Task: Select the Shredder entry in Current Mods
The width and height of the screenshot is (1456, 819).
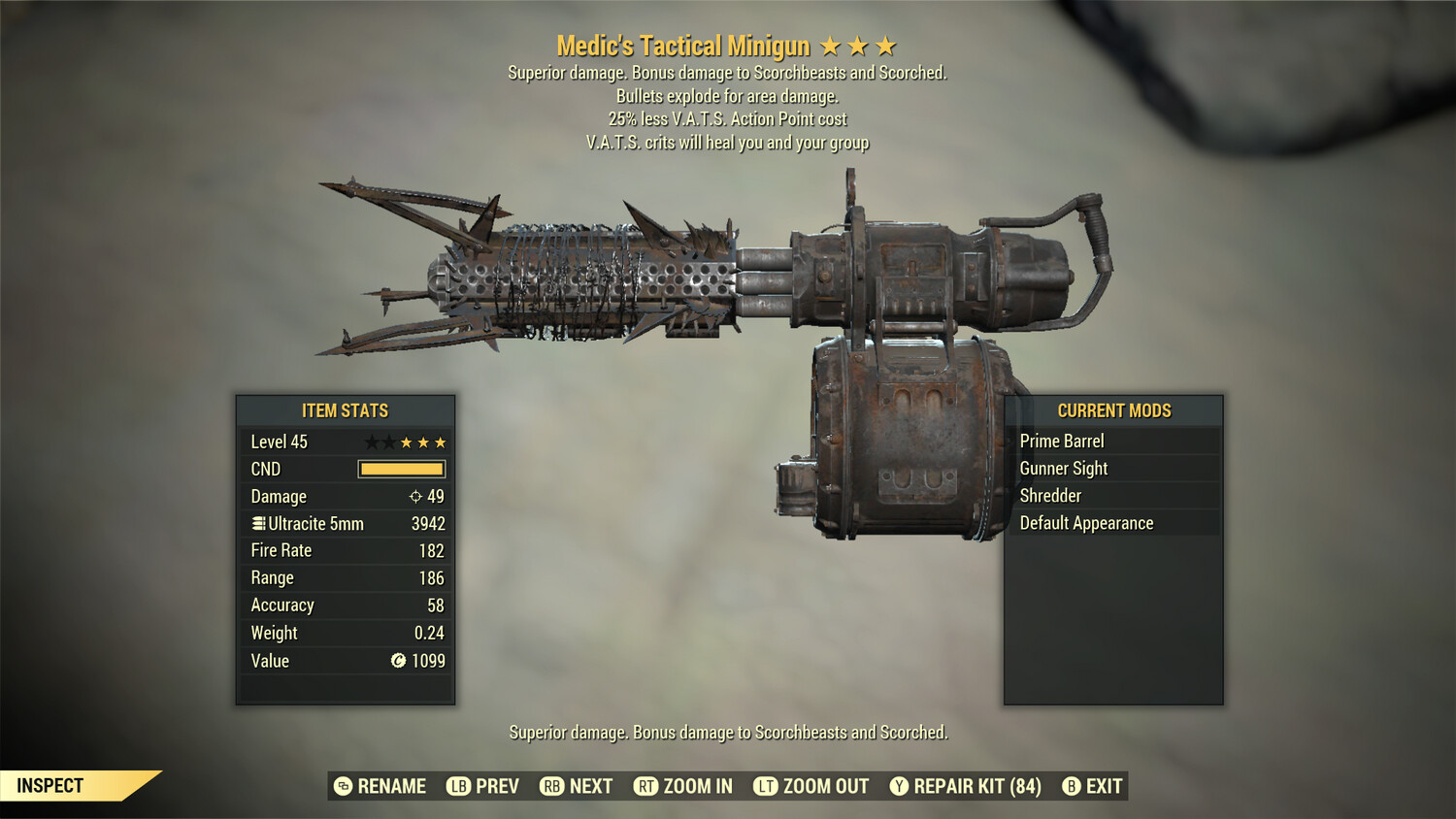Action: click(1052, 495)
